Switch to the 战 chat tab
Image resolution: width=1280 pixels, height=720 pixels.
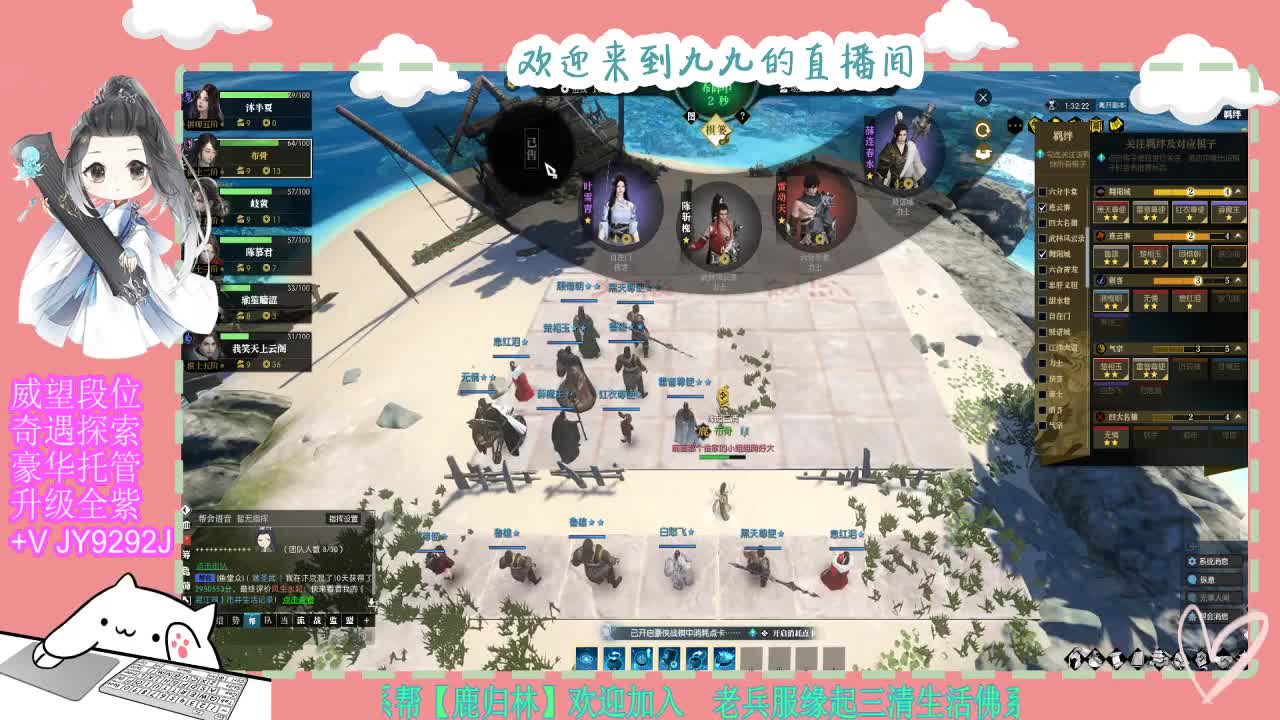coord(318,621)
